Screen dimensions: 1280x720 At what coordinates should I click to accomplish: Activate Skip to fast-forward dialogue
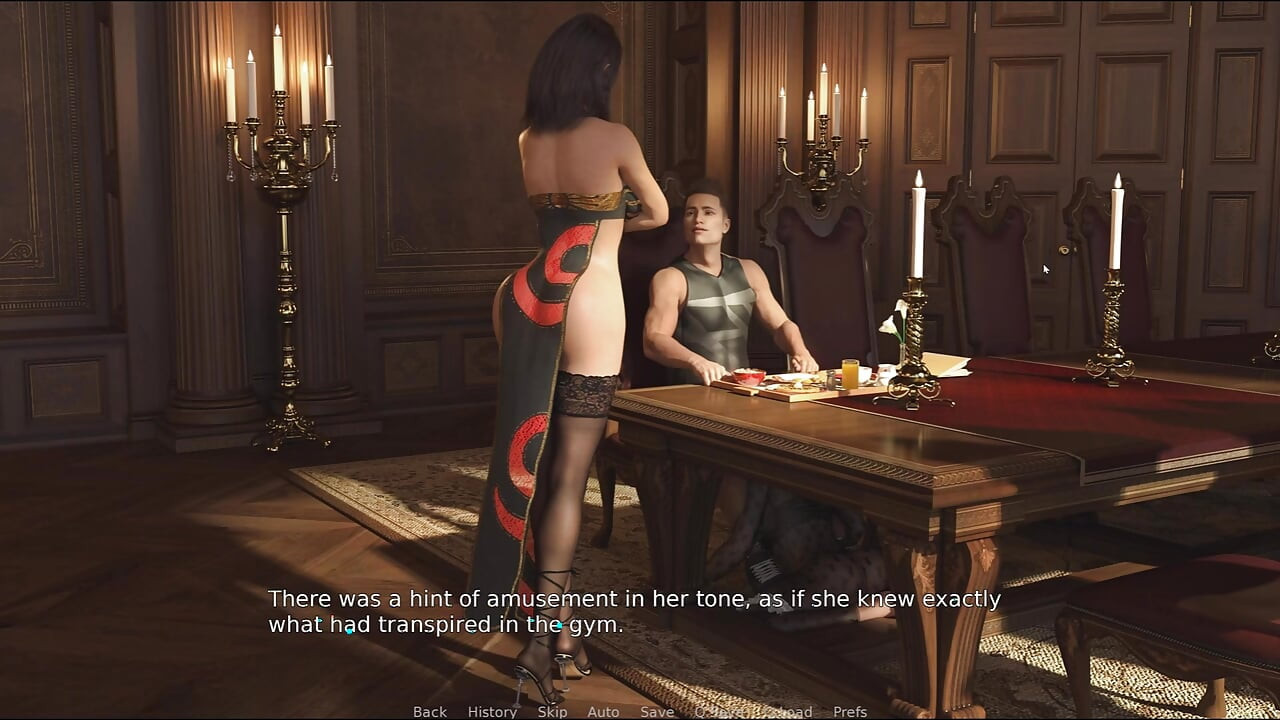(x=552, y=712)
